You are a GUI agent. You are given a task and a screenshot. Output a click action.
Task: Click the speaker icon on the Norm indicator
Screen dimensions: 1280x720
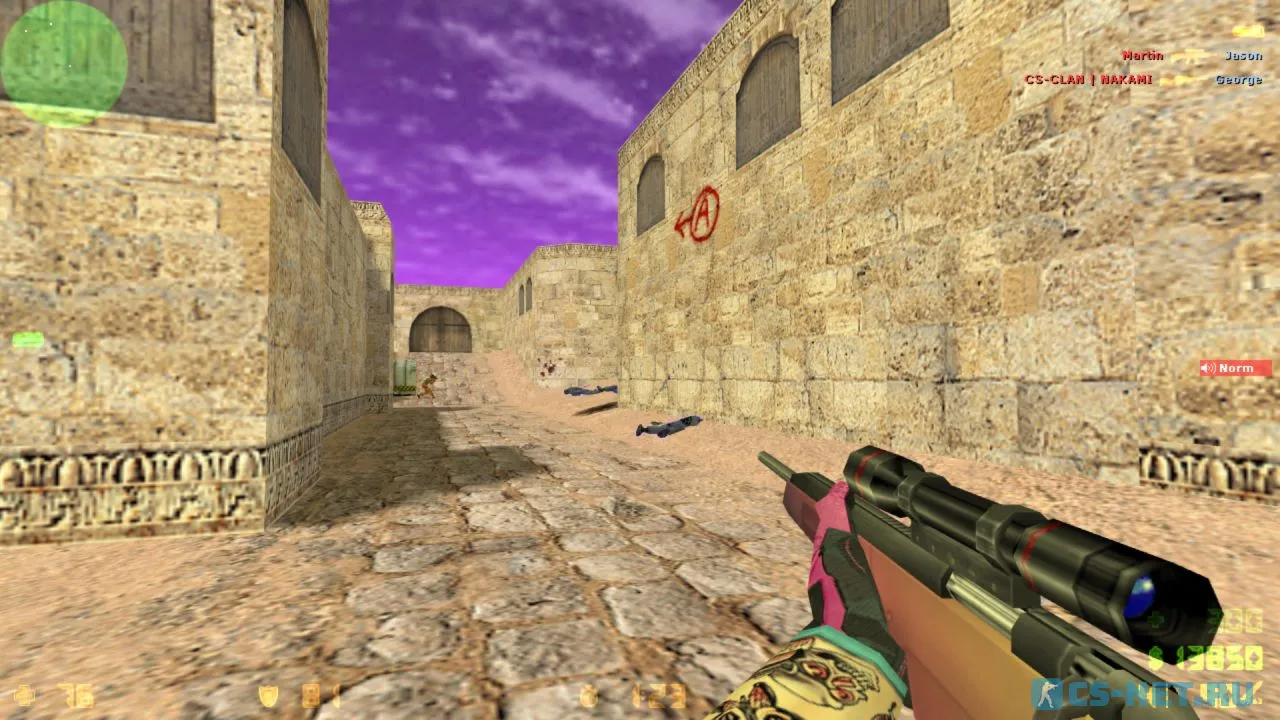(1205, 368)
